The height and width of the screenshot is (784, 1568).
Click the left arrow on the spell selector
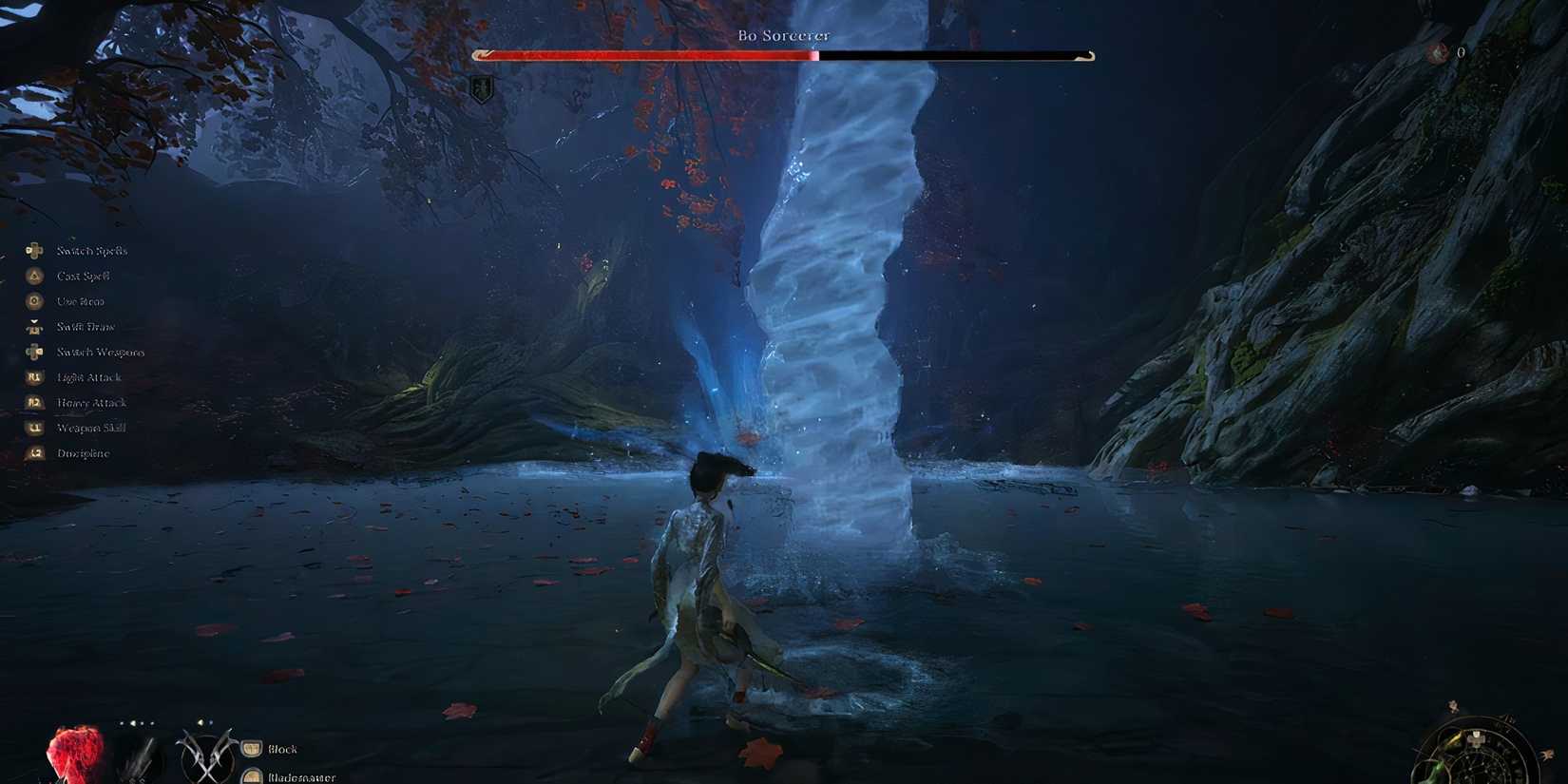(132, 723)
